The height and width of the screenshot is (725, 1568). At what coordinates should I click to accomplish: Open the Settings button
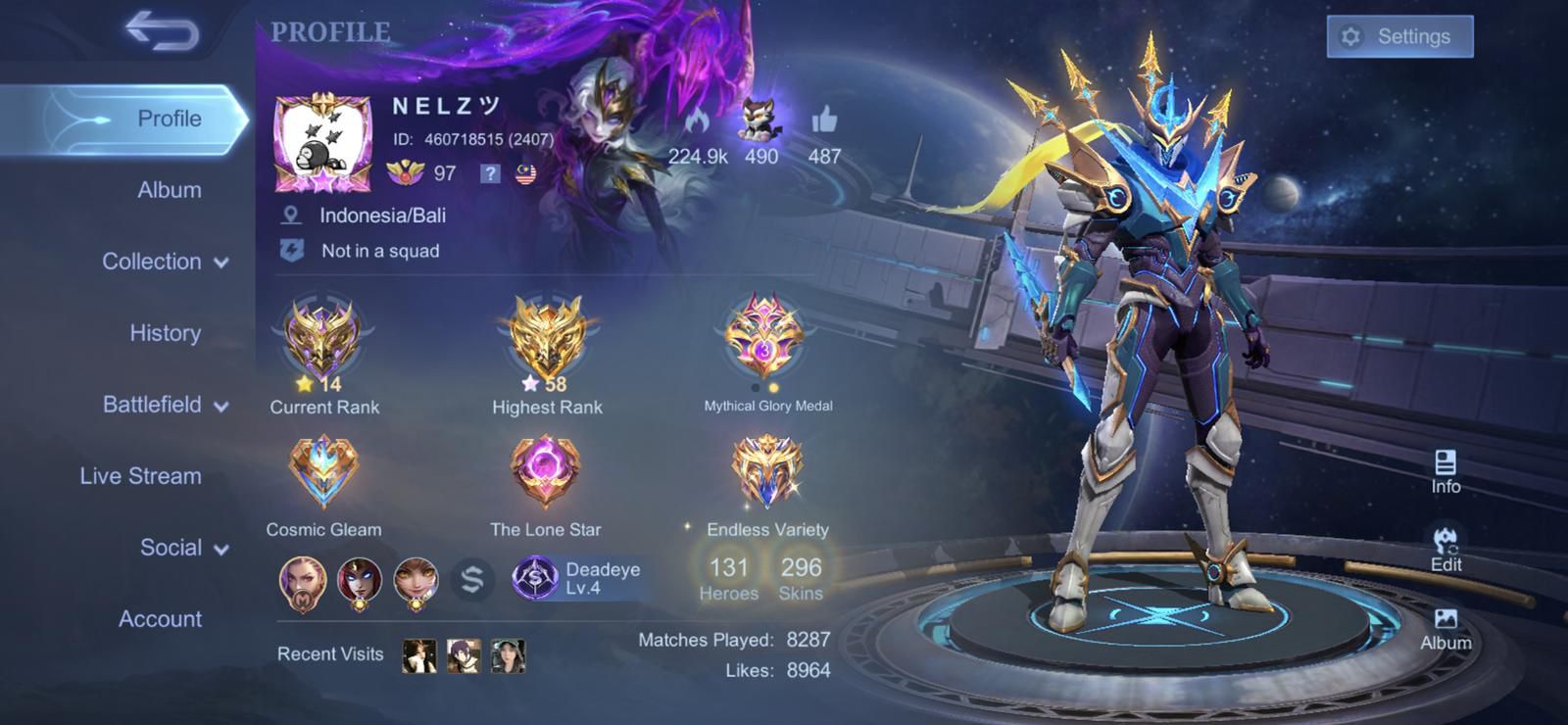pyautogui.click(x=1399, y=37)
